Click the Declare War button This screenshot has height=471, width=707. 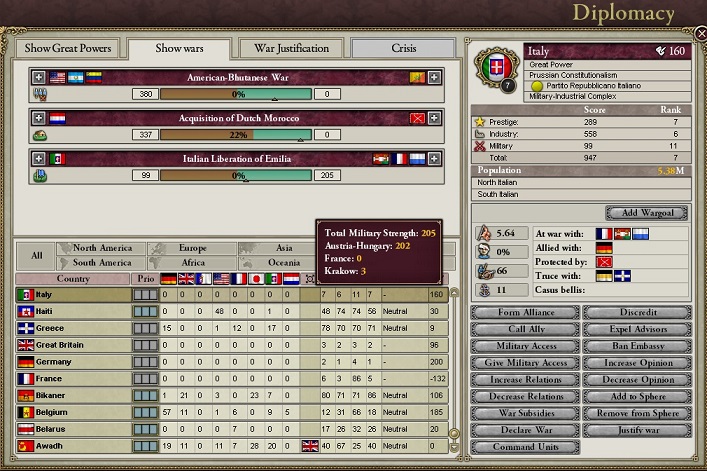[525, 431]
